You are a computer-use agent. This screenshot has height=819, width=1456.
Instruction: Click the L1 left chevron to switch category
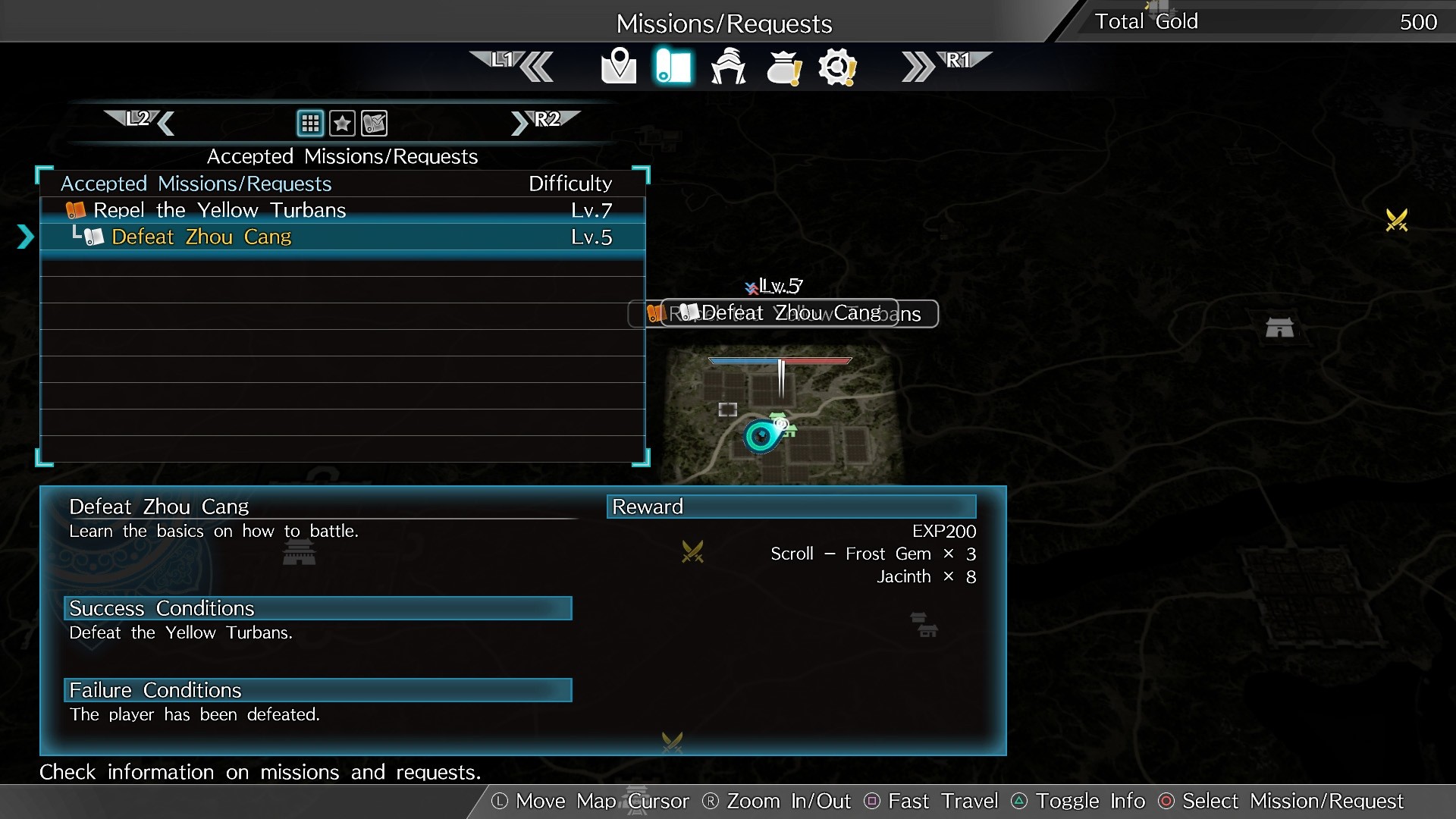535,67
